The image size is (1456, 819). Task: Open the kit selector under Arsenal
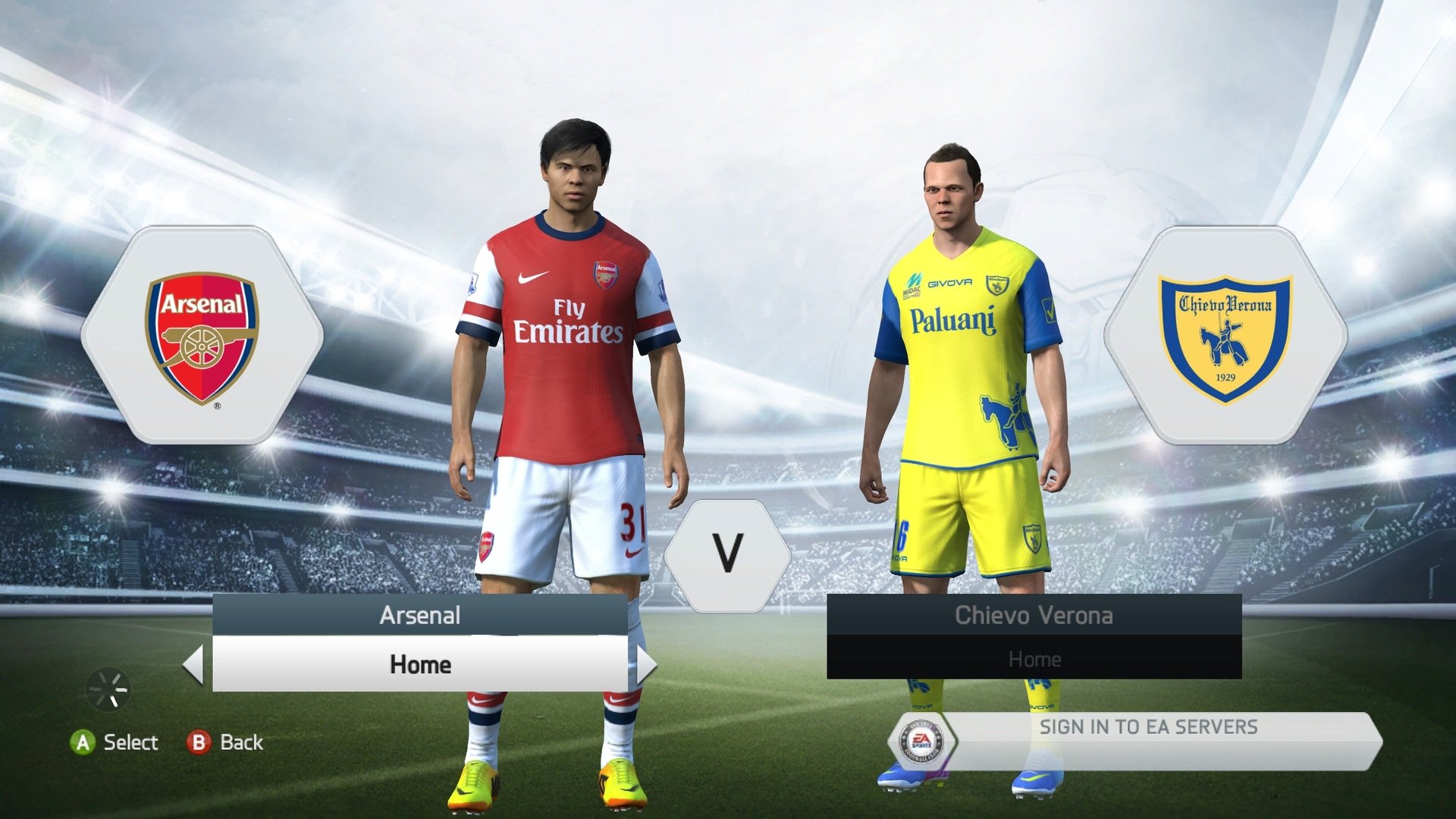tap(419, 665)
